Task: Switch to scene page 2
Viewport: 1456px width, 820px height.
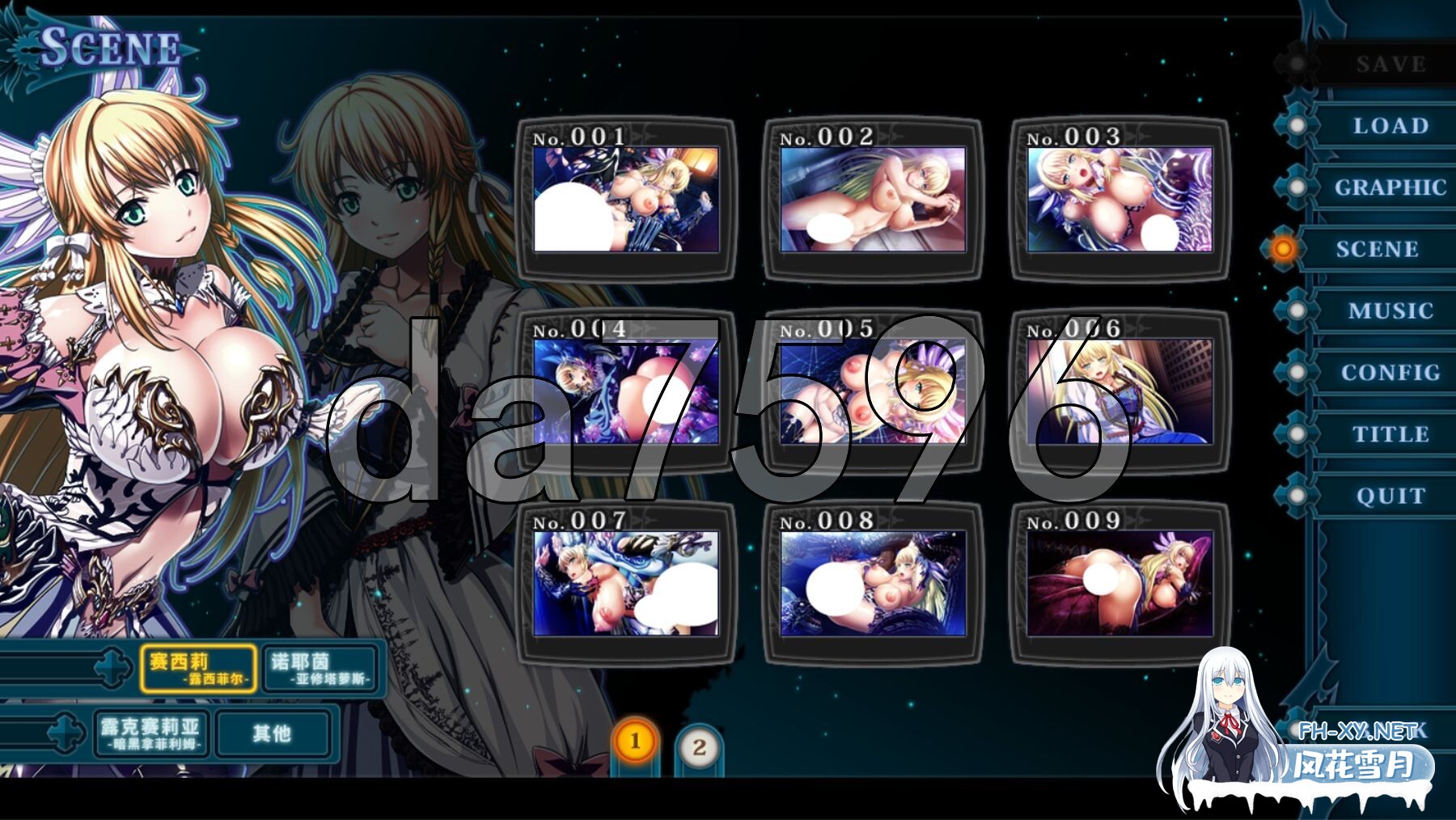Action: pyautogui.click(x=699, y=747)
